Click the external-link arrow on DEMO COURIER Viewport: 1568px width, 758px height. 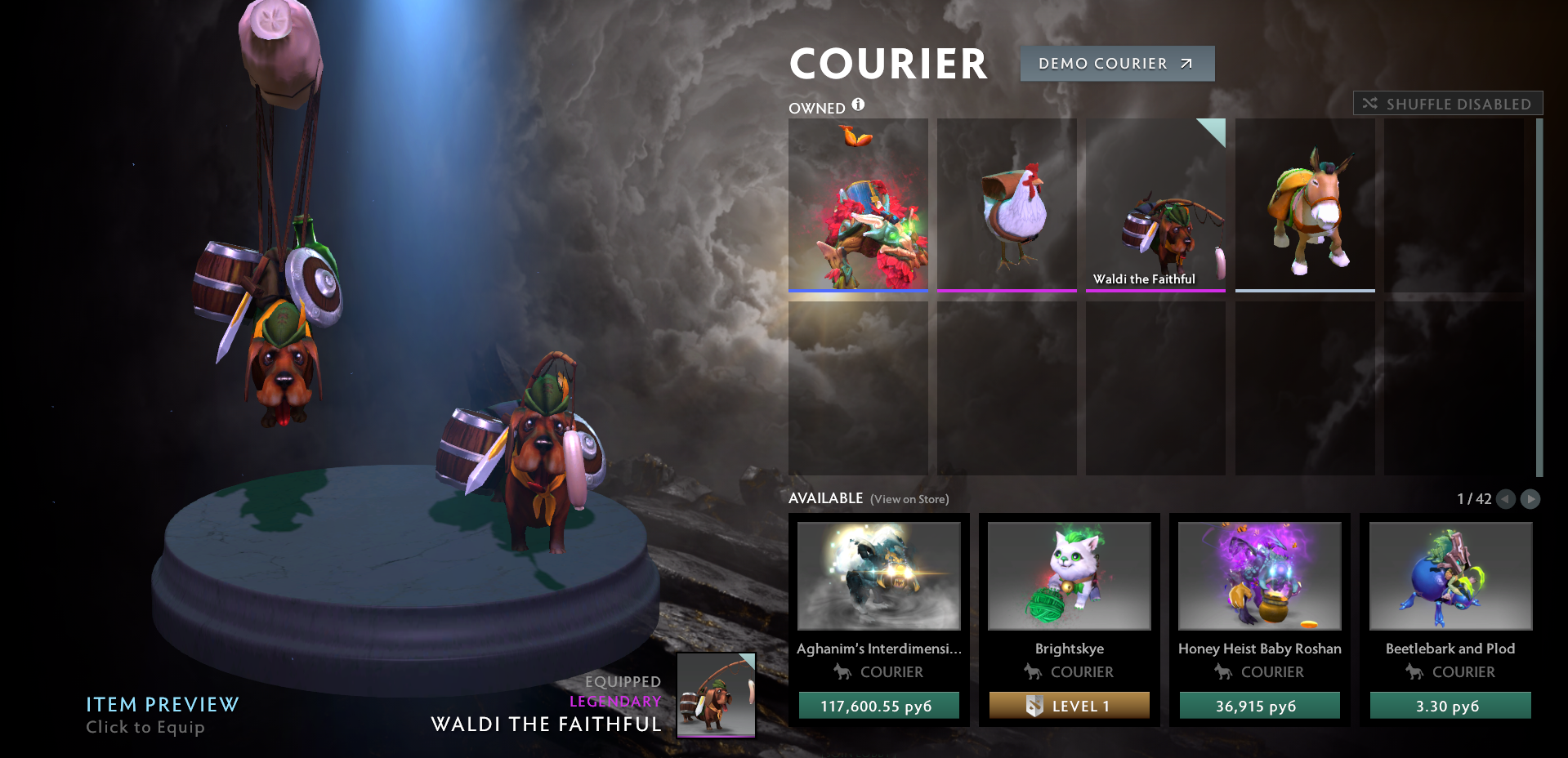point(1184,63)
